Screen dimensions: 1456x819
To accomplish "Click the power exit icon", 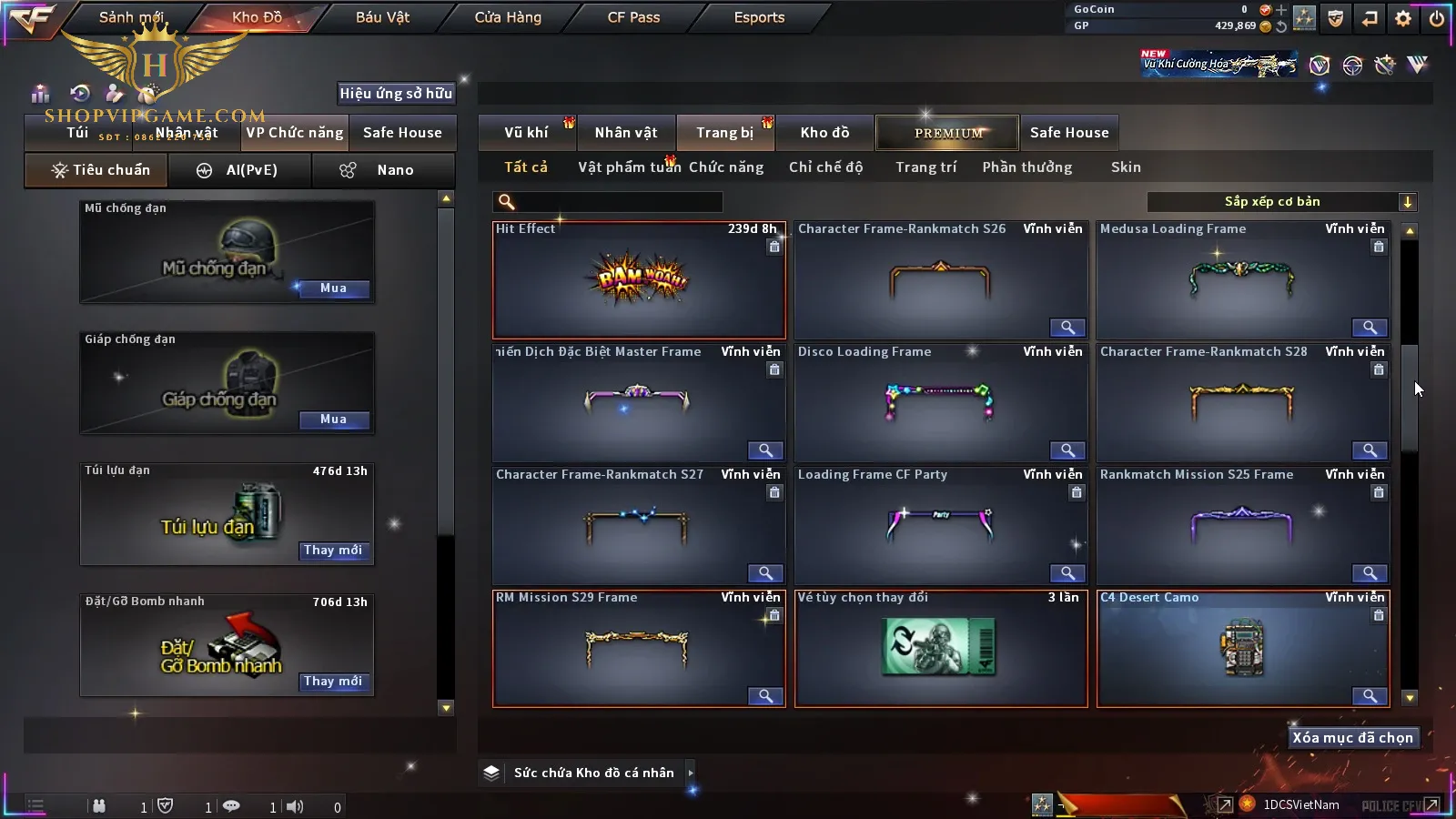I will (x=1437, y=18).
